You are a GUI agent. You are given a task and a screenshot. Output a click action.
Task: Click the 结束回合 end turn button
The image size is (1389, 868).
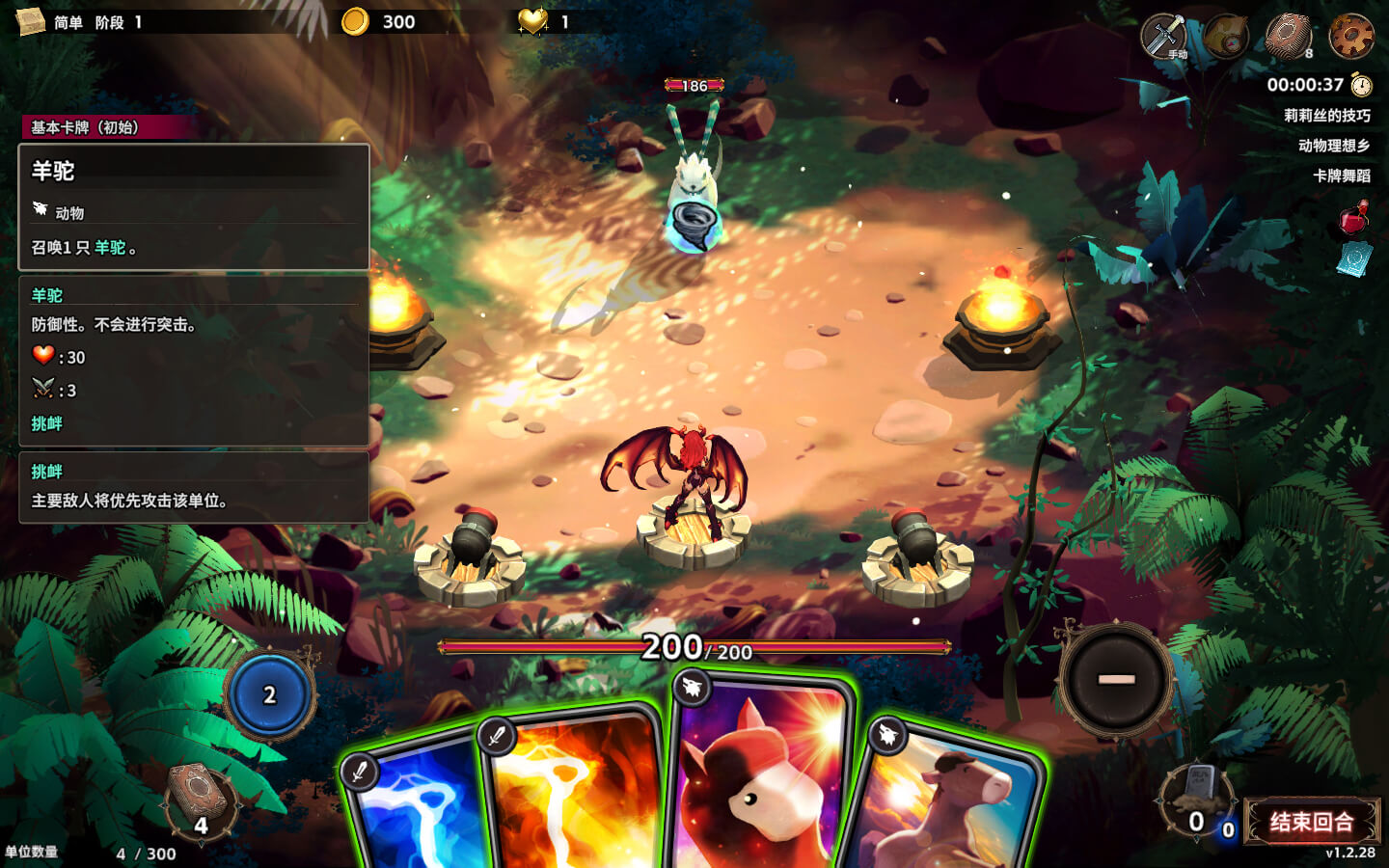[1312, 822]
